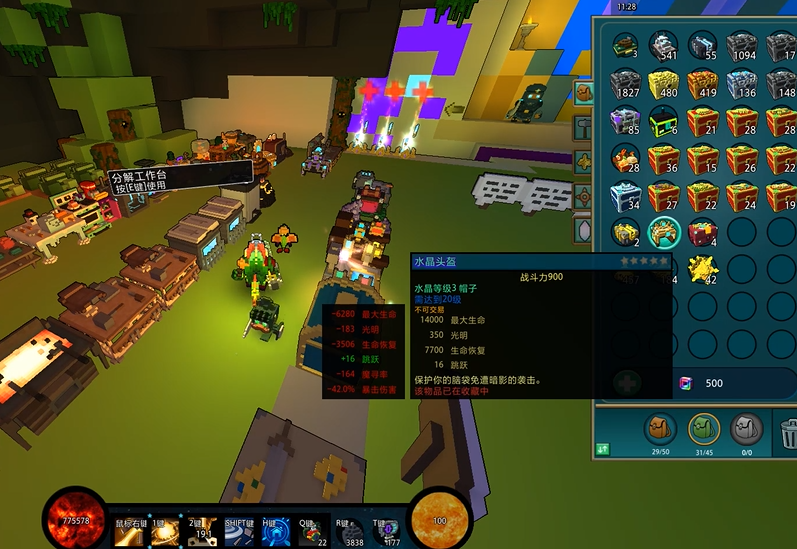
Task: Select the red treasure chest stack of 36
Action: pos(664,158)
